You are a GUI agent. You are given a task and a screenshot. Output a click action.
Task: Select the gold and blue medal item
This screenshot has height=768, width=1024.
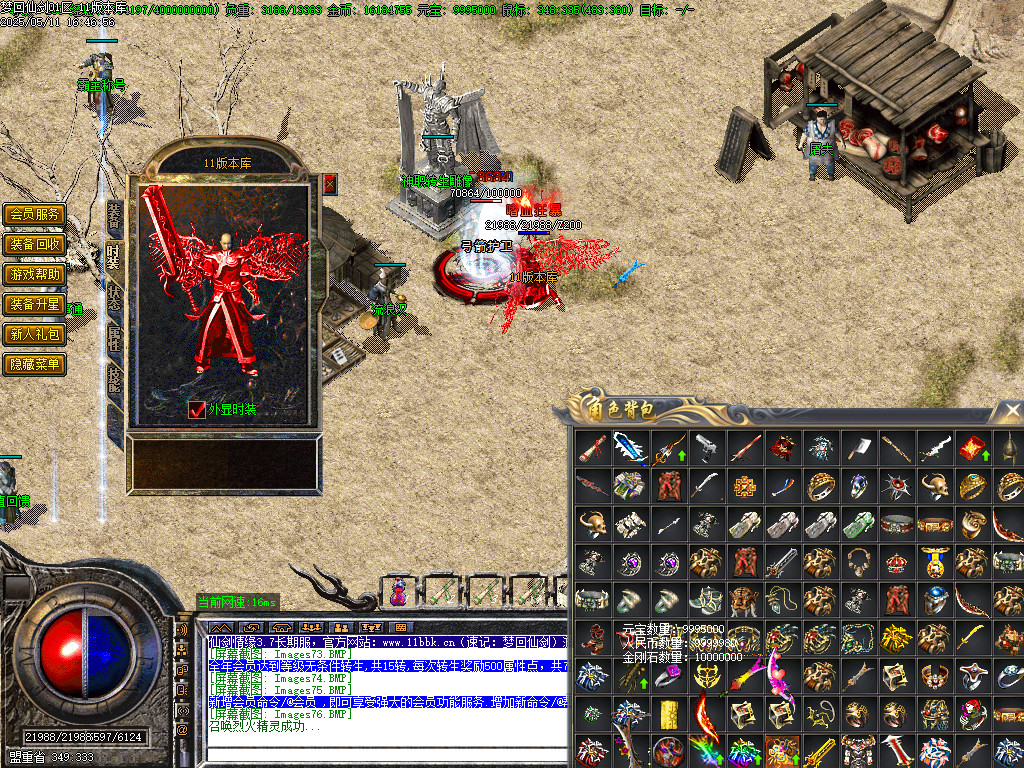point(934,561)
